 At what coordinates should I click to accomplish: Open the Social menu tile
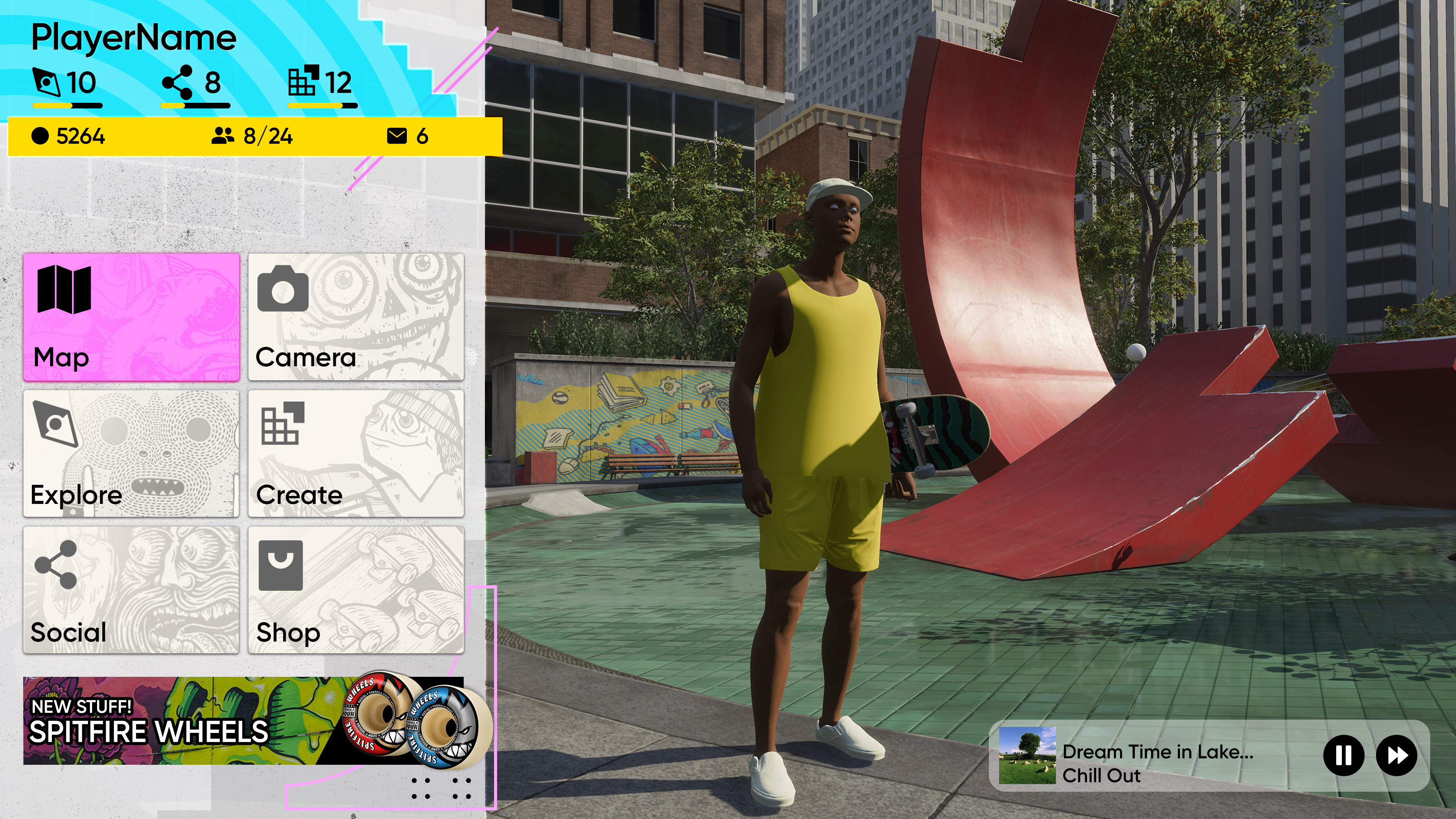tap(131, 590)
